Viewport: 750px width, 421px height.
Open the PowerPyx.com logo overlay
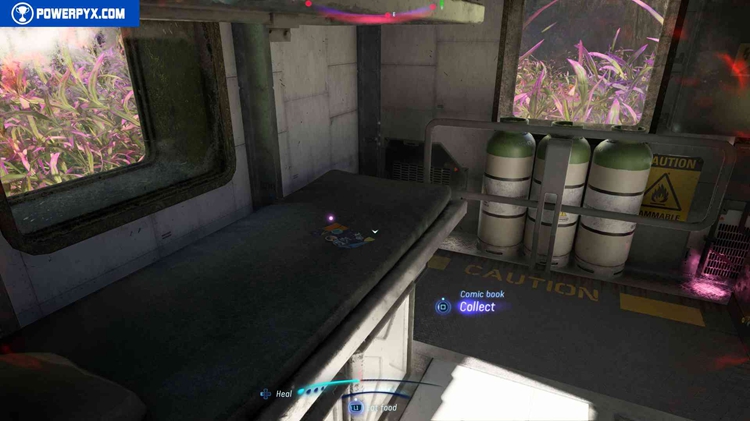[x=70, y=13]
